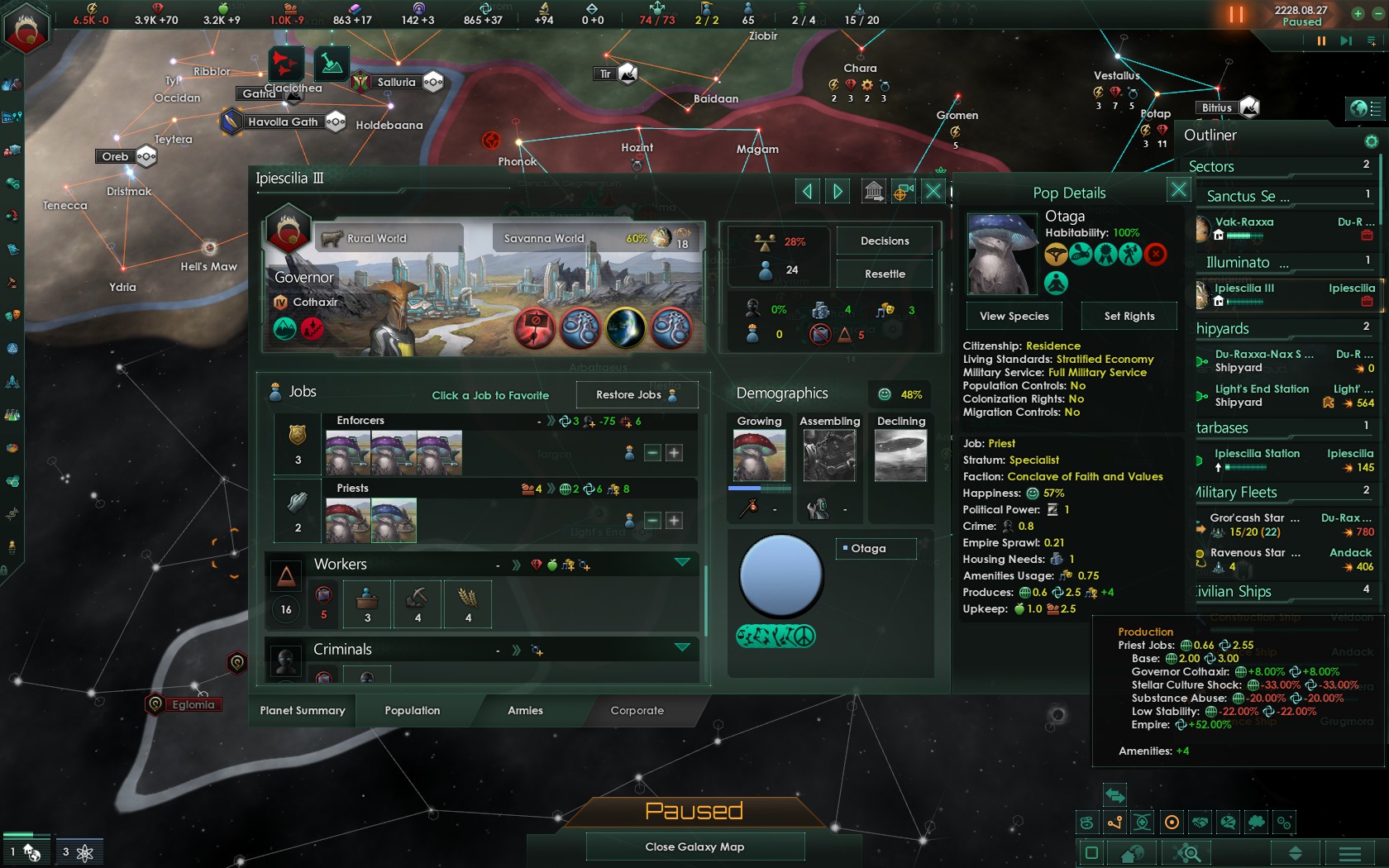This screenshot has width=1389, height=868.
Task: Click the Close Galaxy Map bar
Action: tap(694, 846)
